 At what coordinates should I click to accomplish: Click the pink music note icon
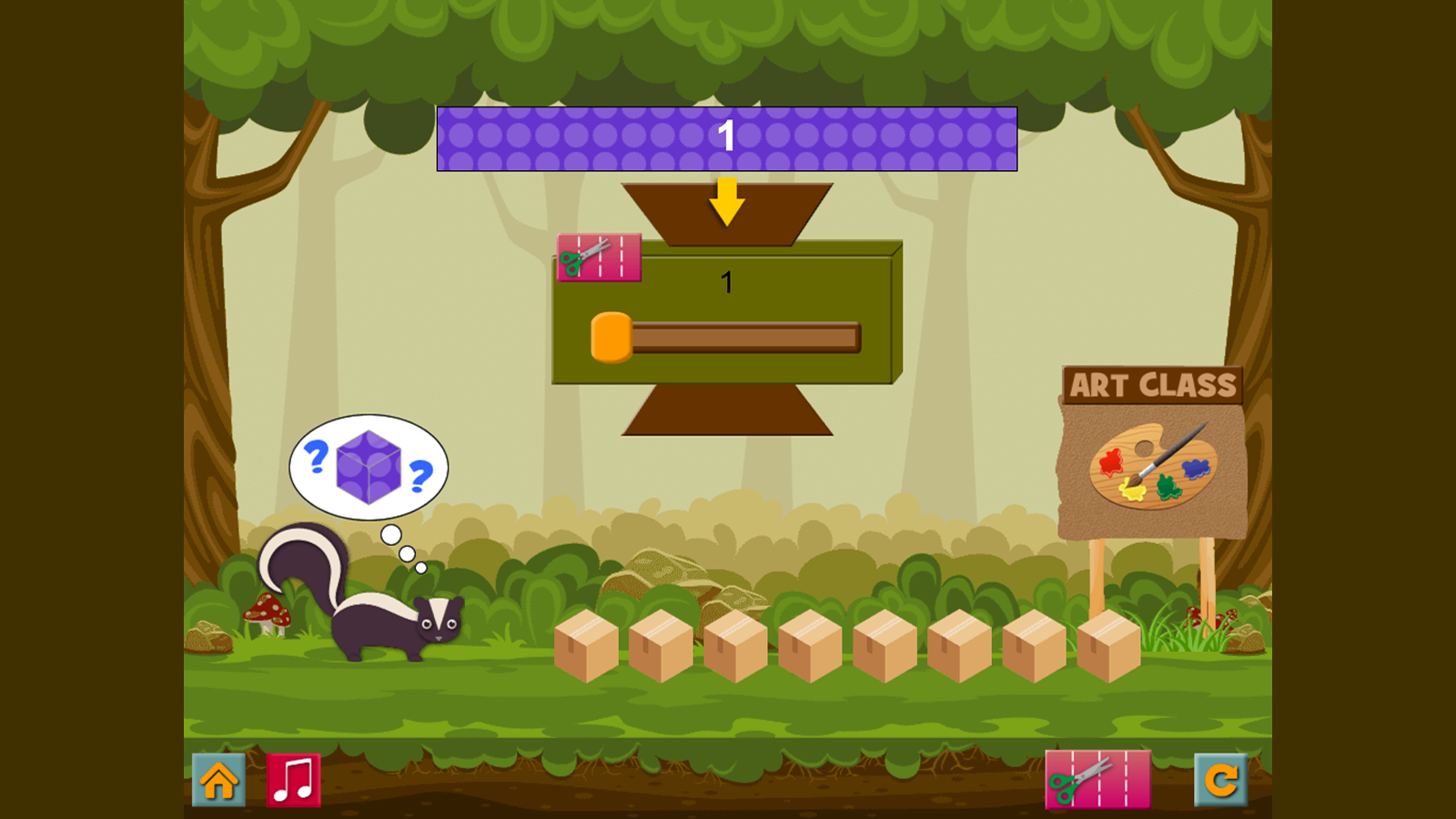pyautogui.click(x=292, y=780)
